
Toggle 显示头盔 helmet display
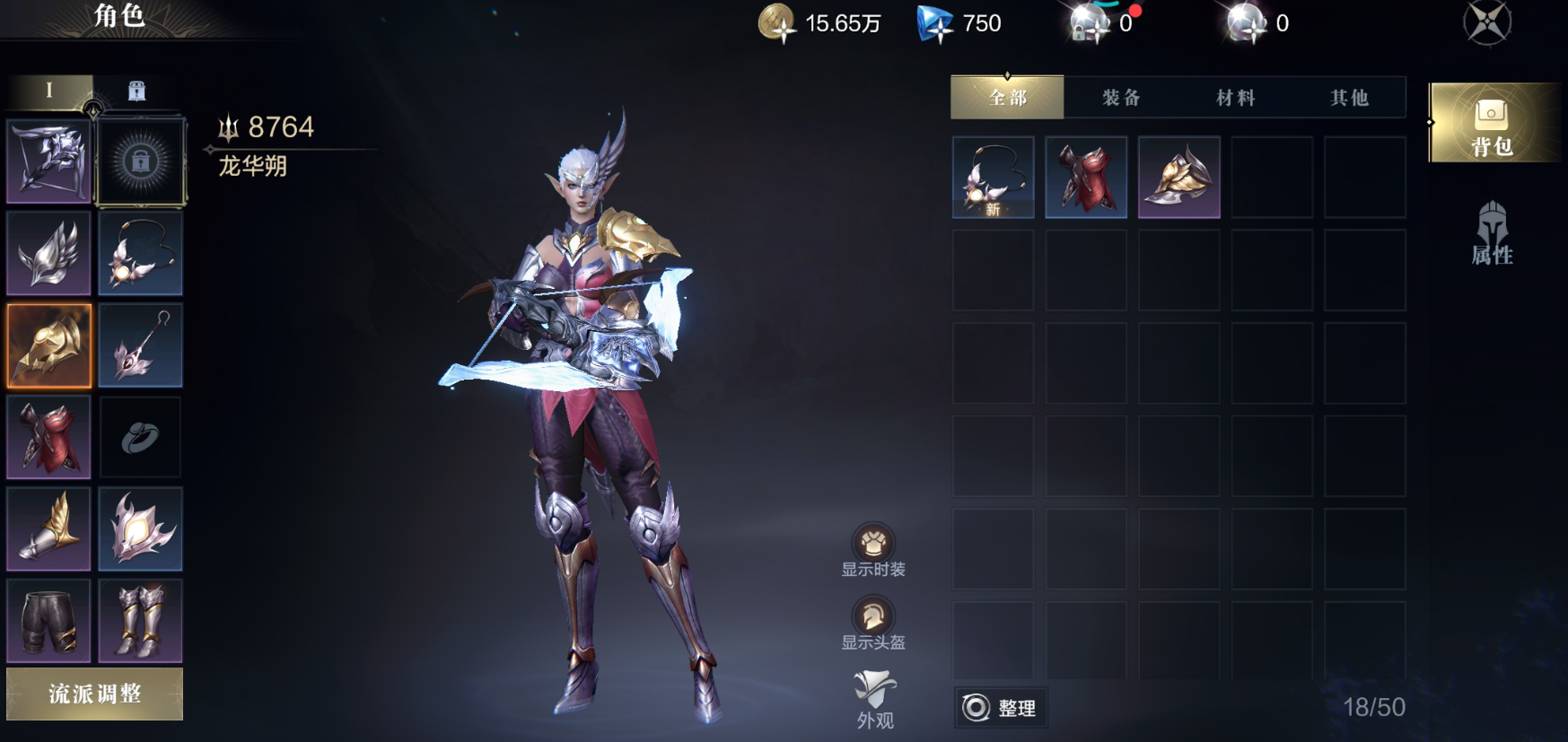point(872,624)
